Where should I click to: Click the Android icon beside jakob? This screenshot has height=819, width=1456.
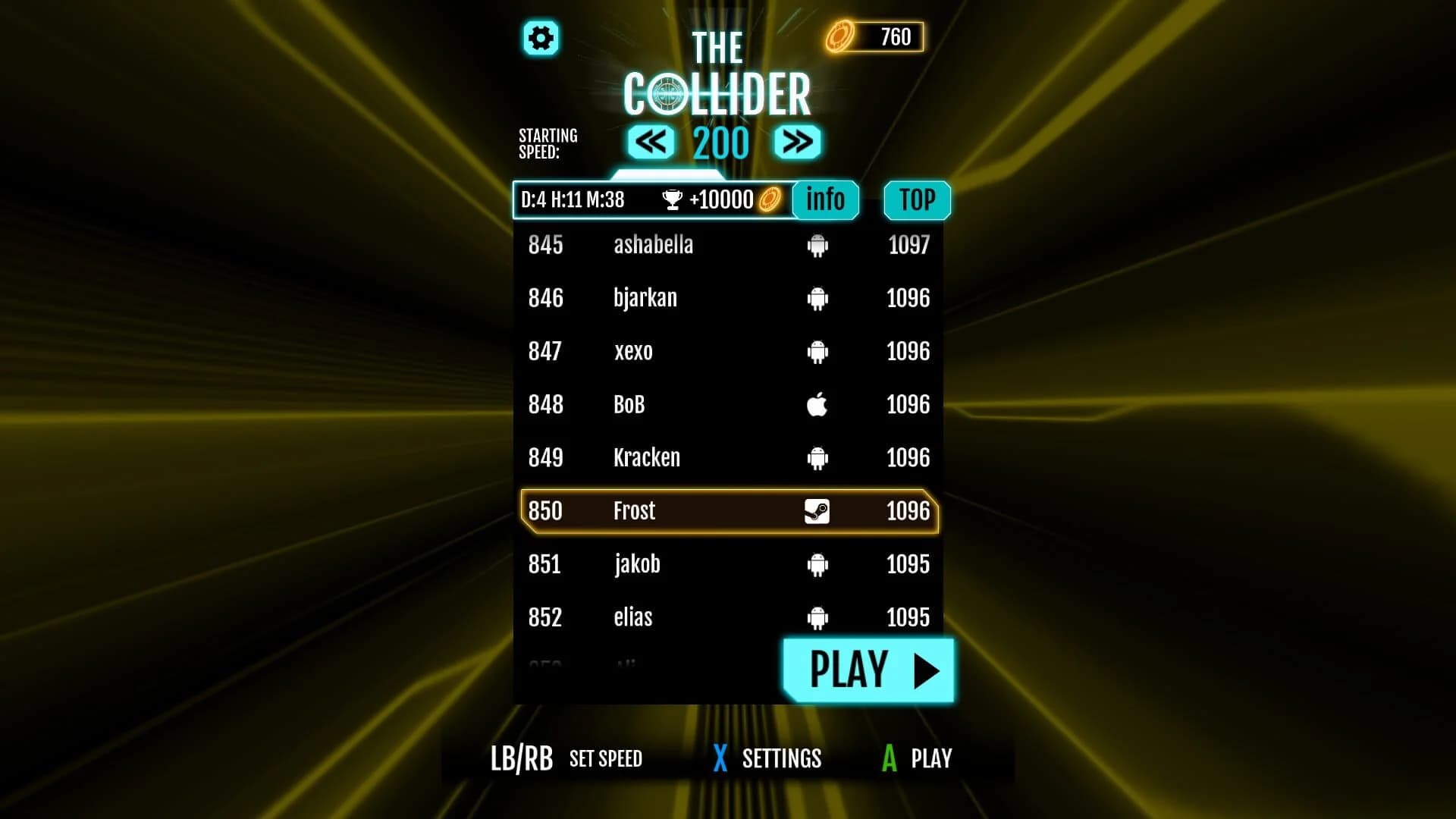tap(817, 564)
